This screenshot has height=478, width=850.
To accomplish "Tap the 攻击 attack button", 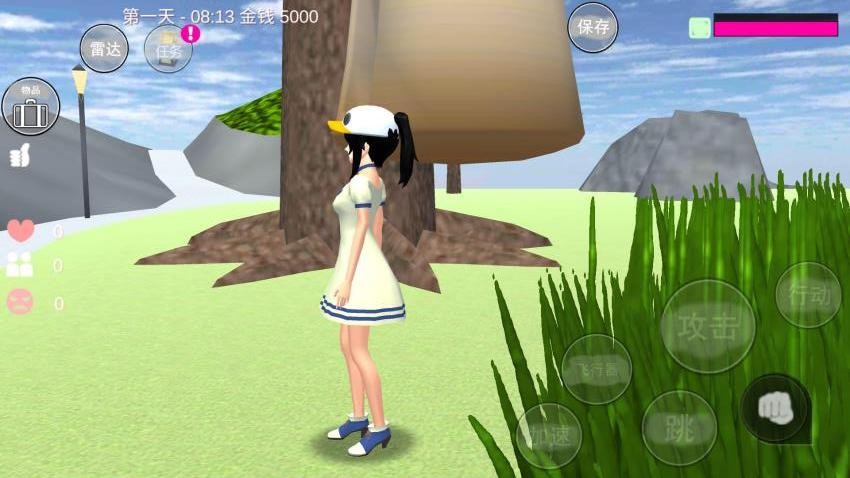I will [708, 326].
